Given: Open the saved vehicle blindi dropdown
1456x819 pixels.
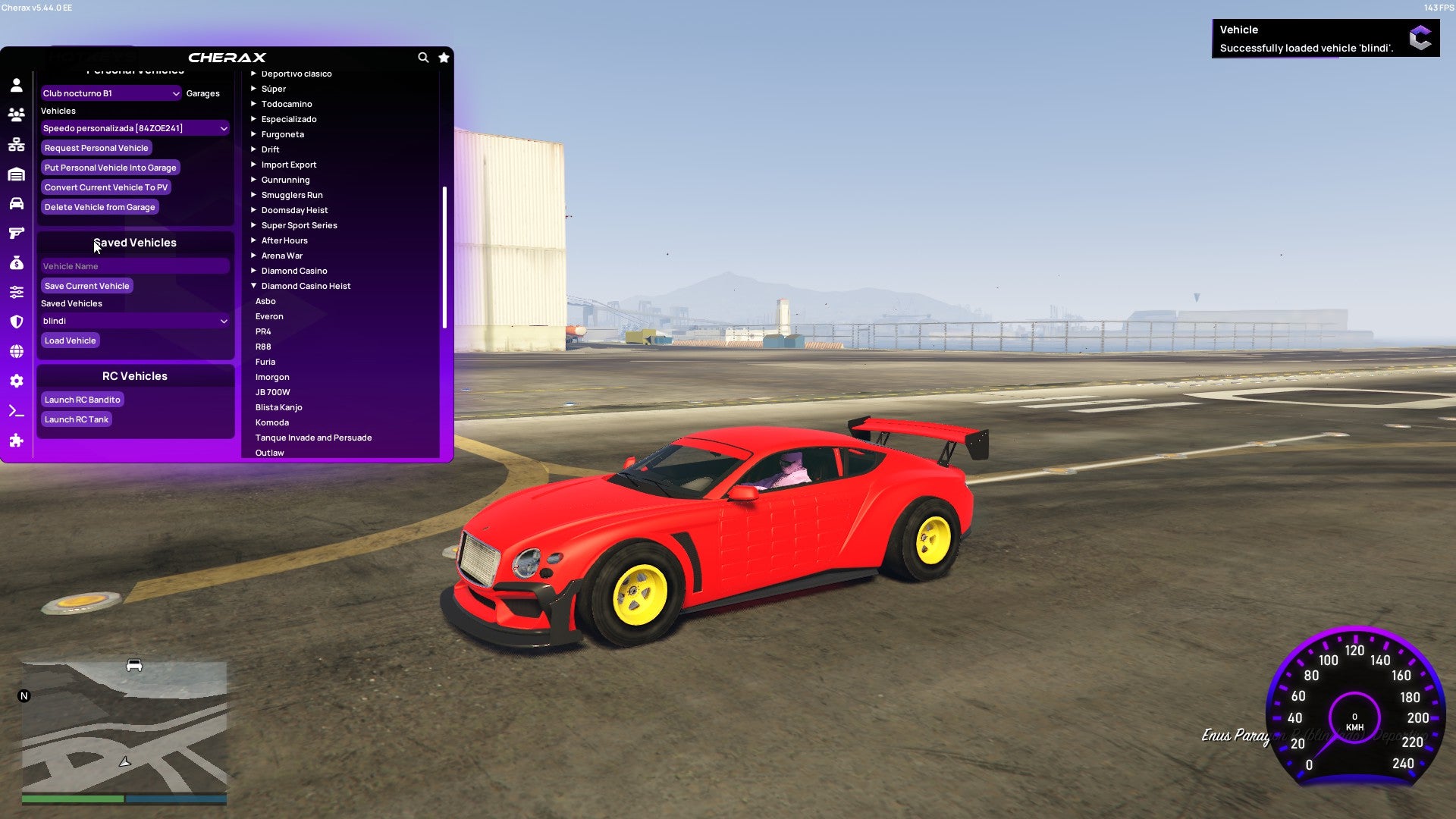Looking at the screenshot, I should click(135, 321).
